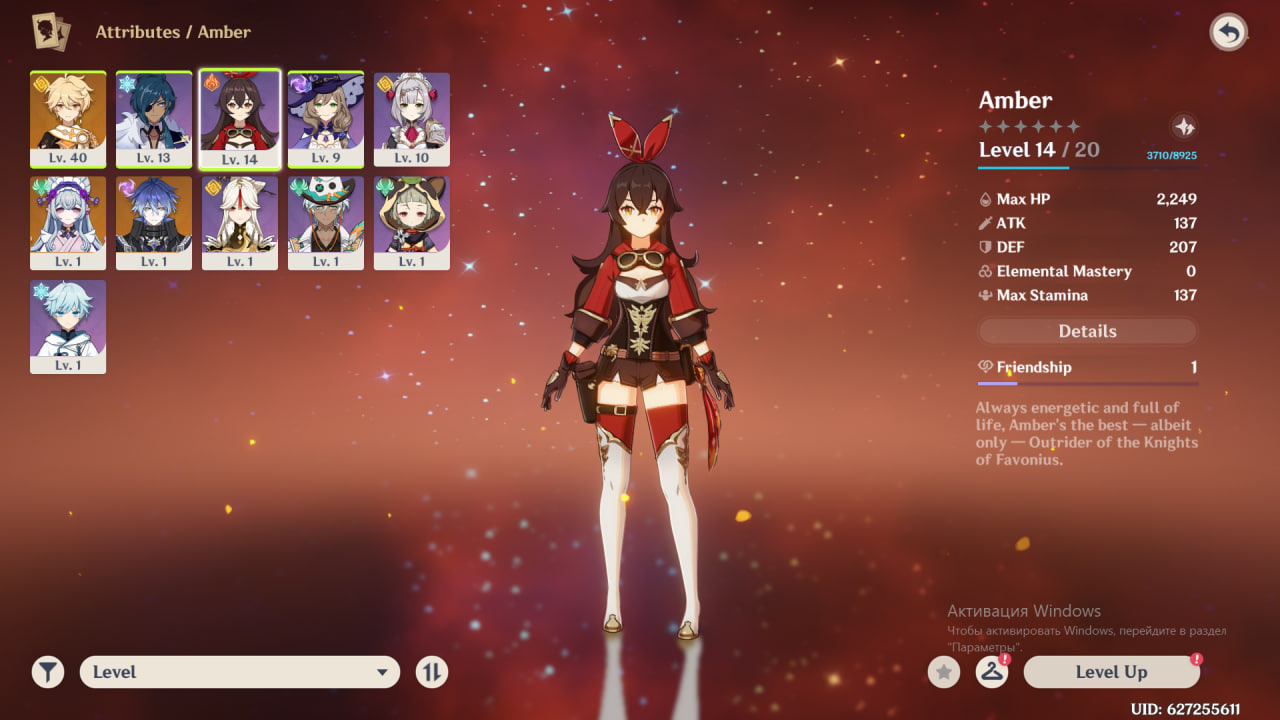
Task: Toggle the sort order arrows
Action: 432,672
